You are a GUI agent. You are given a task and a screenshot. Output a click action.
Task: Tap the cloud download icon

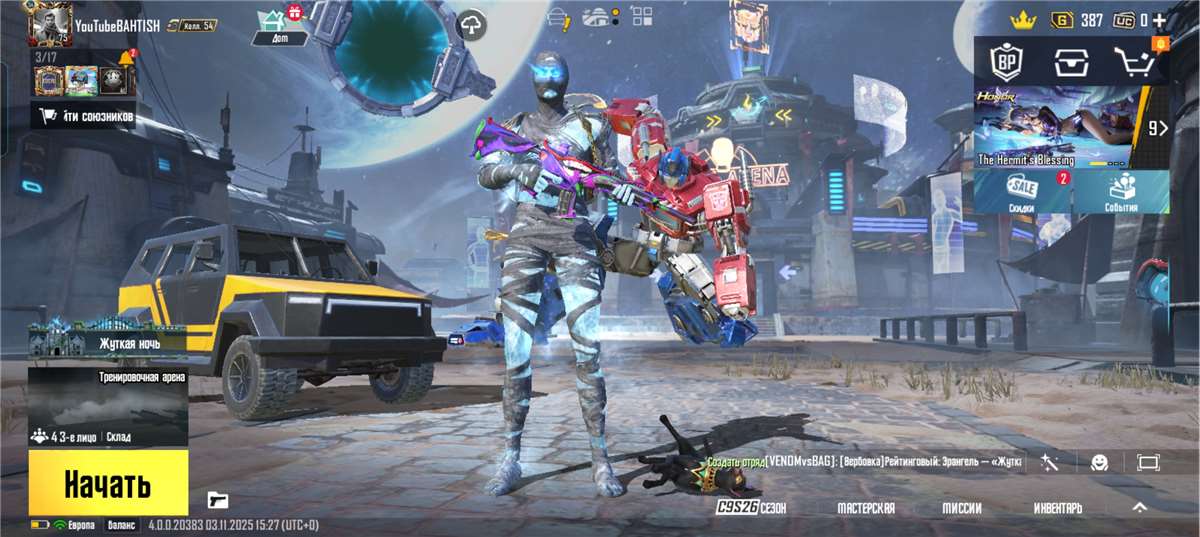470,26
